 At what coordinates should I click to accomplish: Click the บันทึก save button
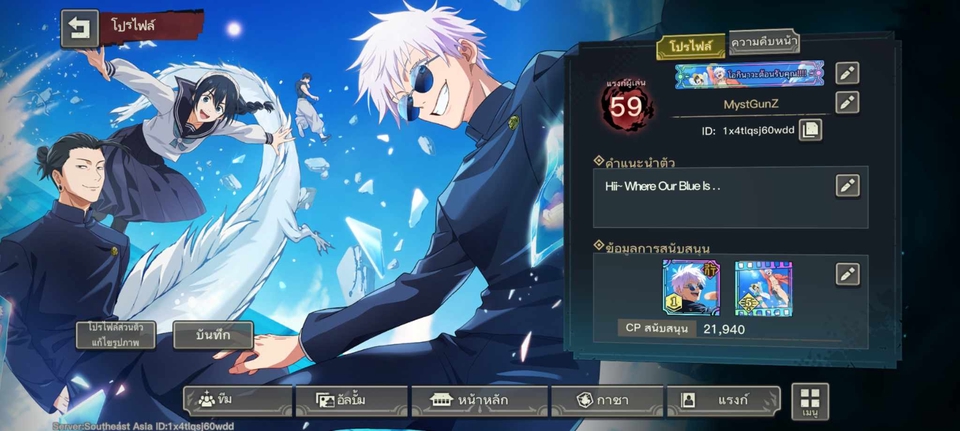click(x=213, y=335)
